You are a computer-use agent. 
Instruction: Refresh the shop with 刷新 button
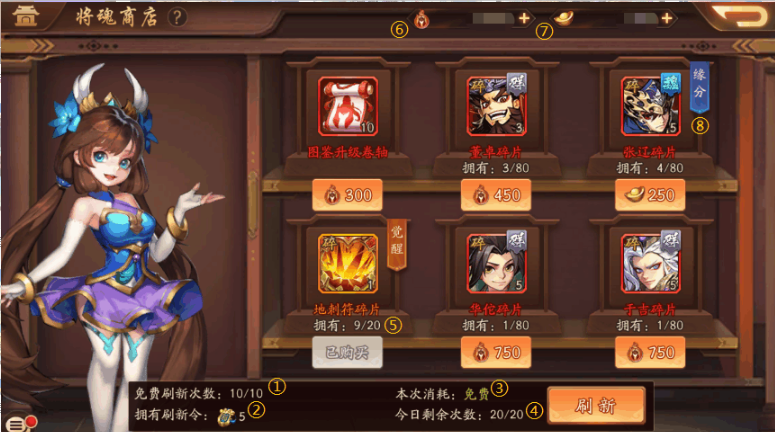(x=596, y=405)
